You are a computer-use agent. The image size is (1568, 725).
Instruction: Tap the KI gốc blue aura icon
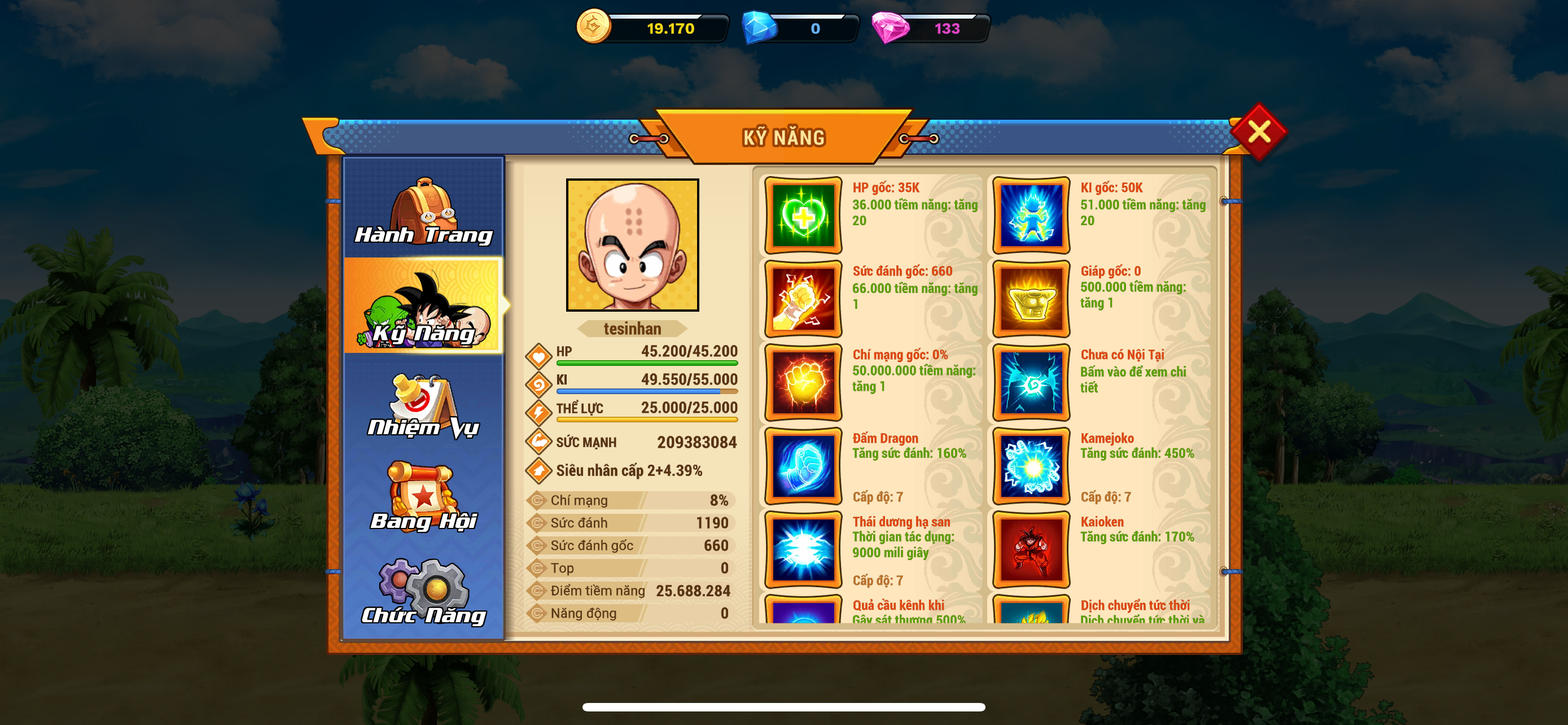point(1031,216)
